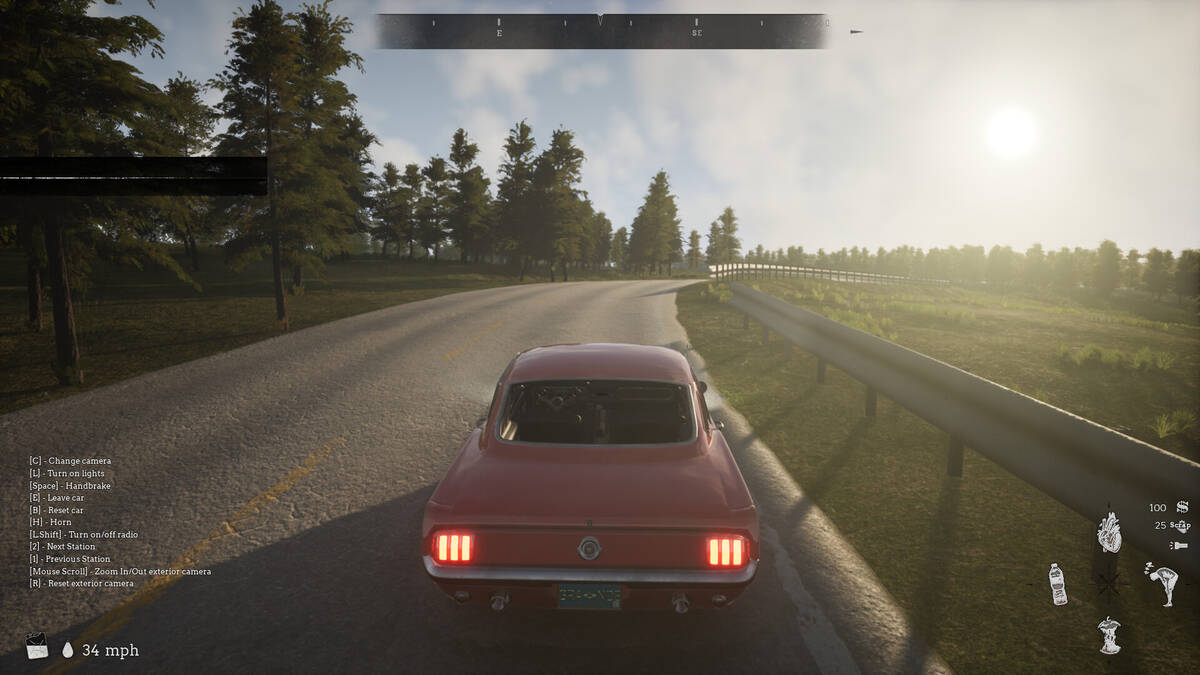The height and width of the screenshot is (675, 1200).
Task: Select the anatomical heart health icon
Action: [1109, 533]
